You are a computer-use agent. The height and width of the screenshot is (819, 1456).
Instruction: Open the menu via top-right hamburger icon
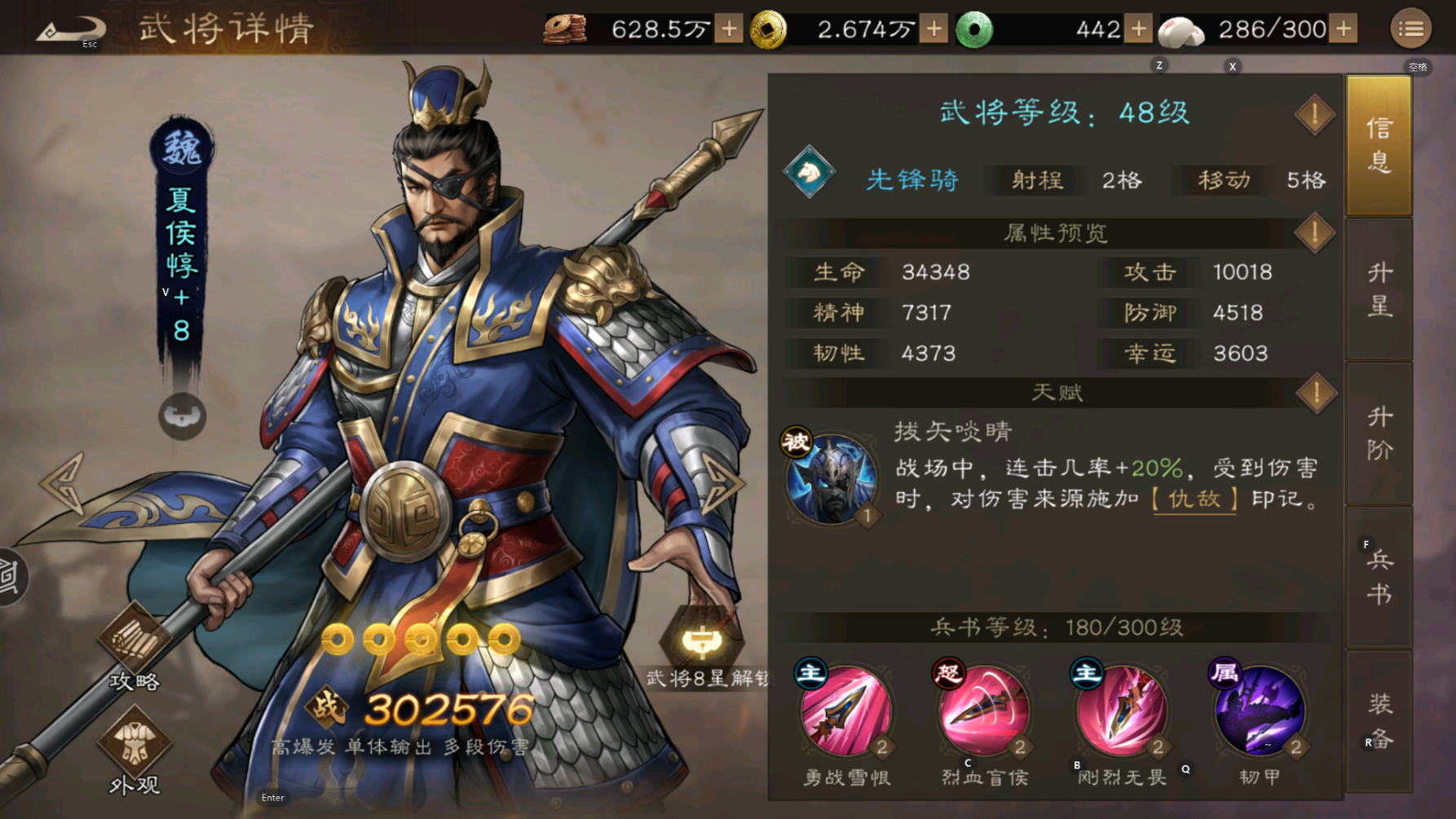(1413, 27)
